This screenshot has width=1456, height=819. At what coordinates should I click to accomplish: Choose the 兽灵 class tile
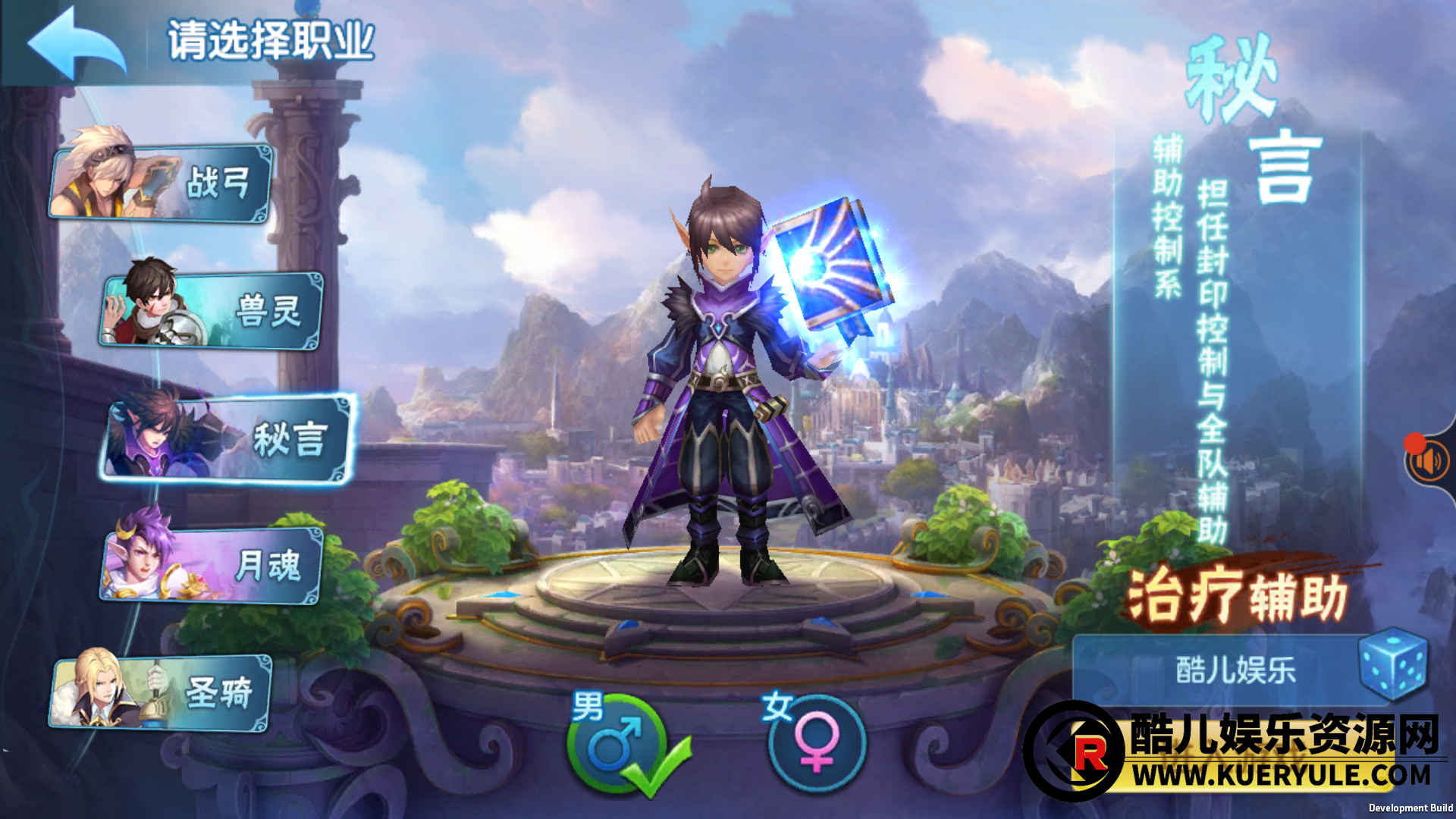pos(212,311)
